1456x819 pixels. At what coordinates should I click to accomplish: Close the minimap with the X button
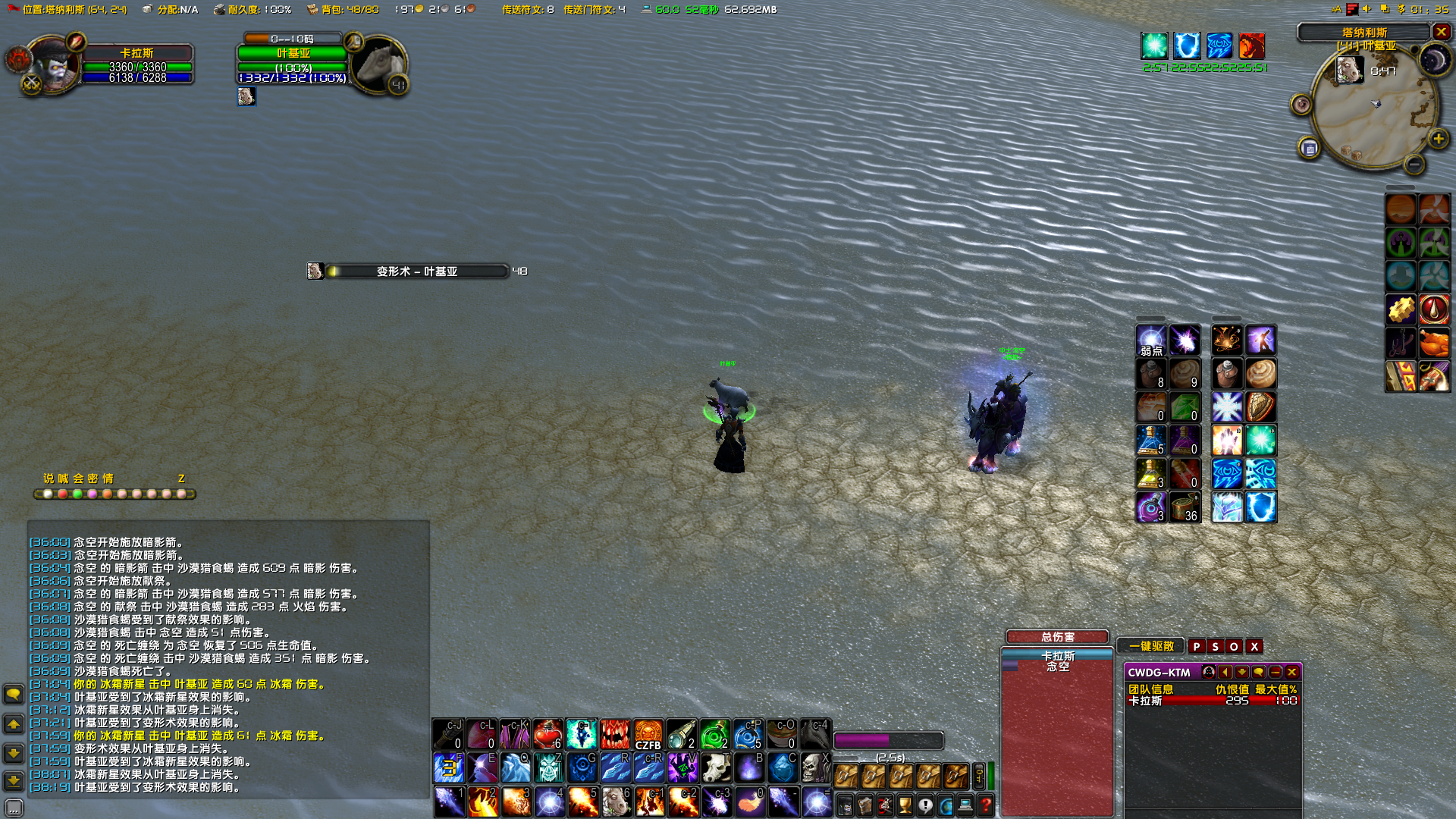(1441, 32)
